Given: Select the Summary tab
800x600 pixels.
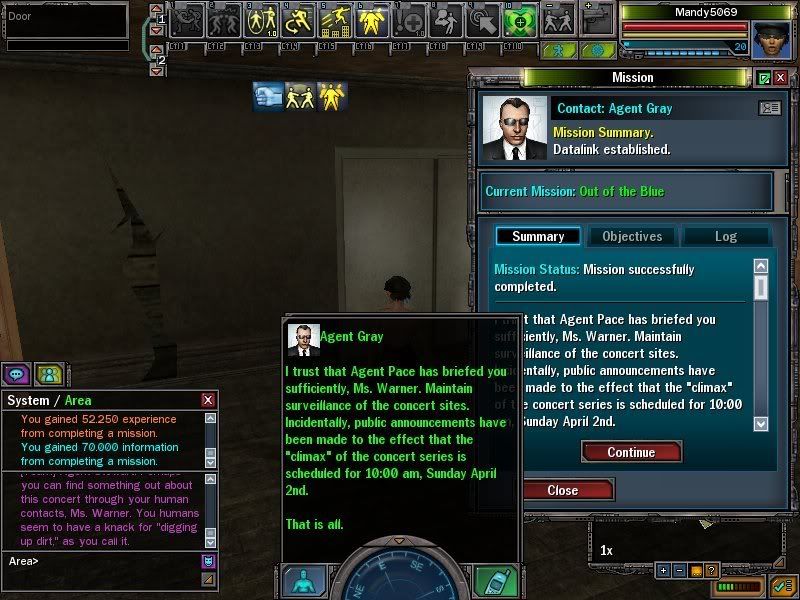Looking at the screenshot, I should pyautogui.click(x=538, y=236).
